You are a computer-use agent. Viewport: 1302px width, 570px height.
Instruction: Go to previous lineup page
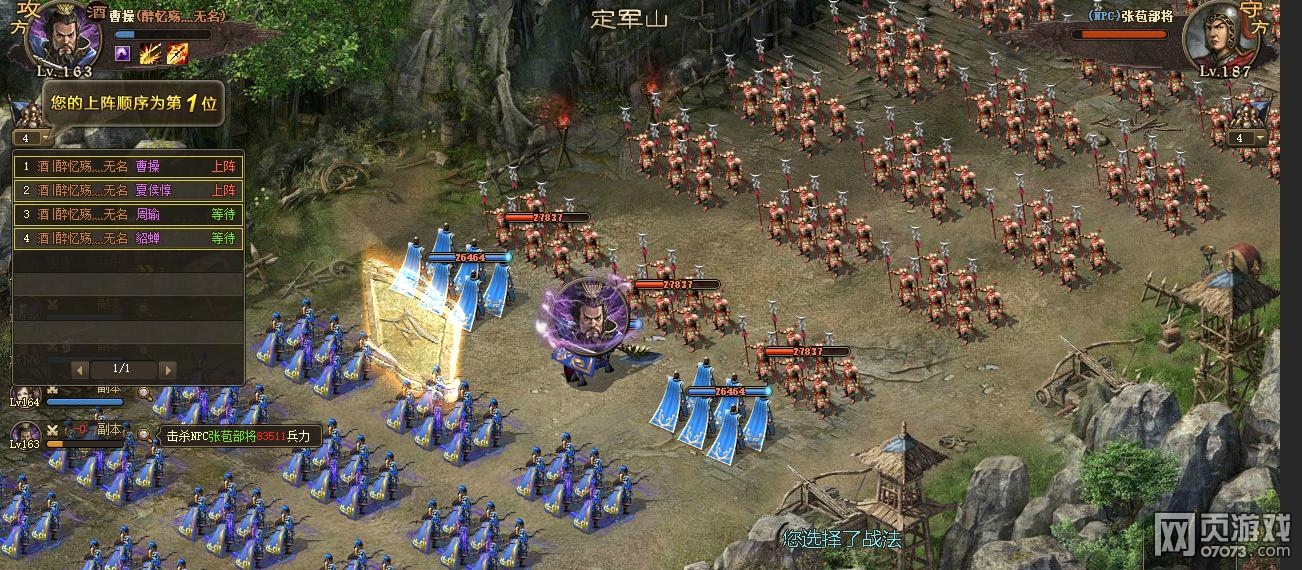pos(81,369)
